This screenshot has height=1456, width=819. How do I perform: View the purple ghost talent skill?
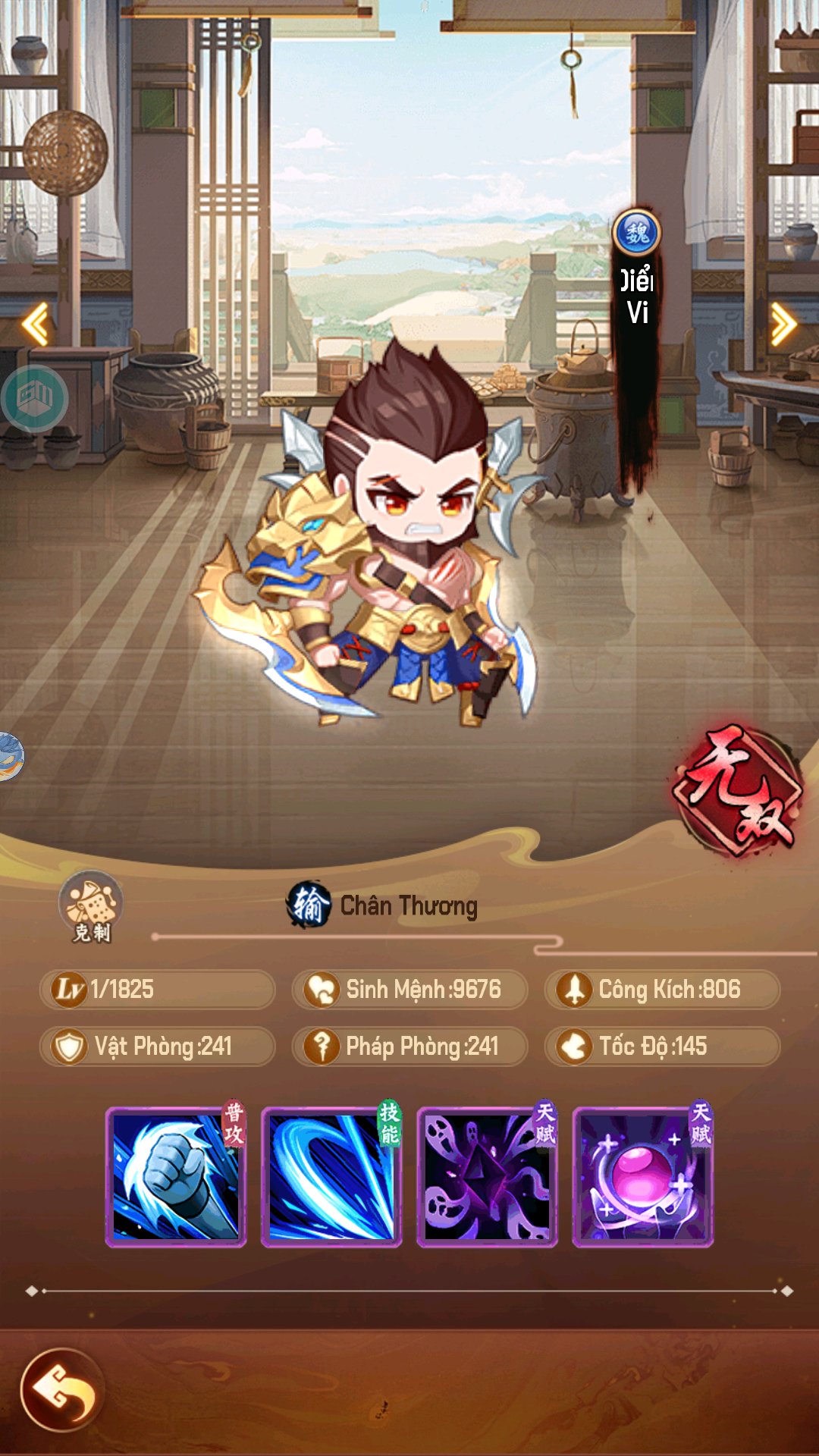point(487,1176)
